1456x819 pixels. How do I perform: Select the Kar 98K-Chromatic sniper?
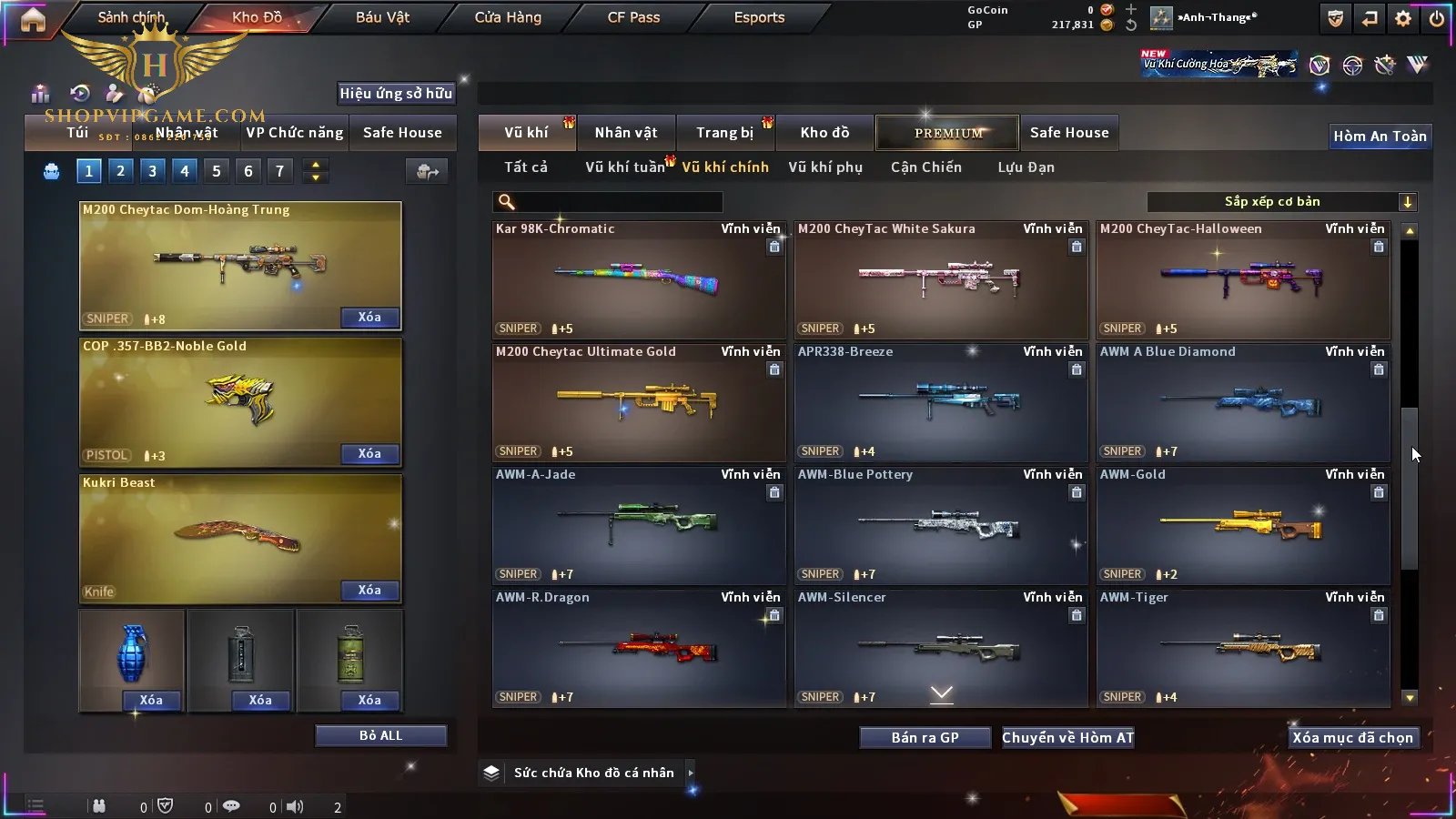[638, 280]
